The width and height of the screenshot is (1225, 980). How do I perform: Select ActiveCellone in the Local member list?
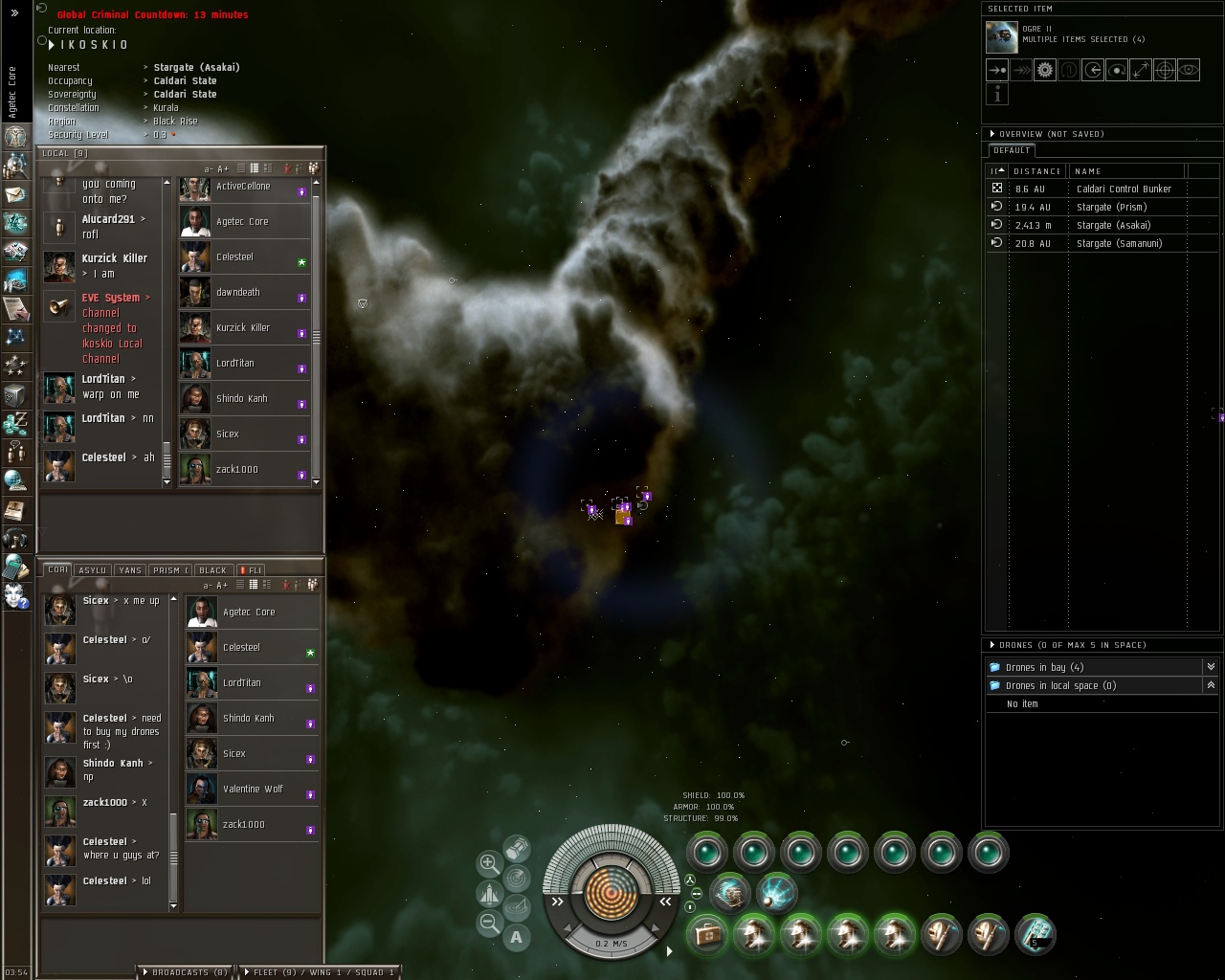(243, 187)
